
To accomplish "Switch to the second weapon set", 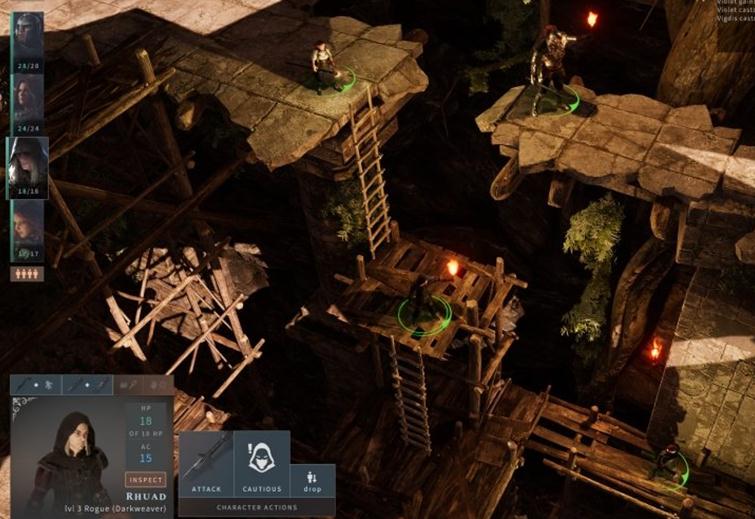I will [x=87, y=385].
